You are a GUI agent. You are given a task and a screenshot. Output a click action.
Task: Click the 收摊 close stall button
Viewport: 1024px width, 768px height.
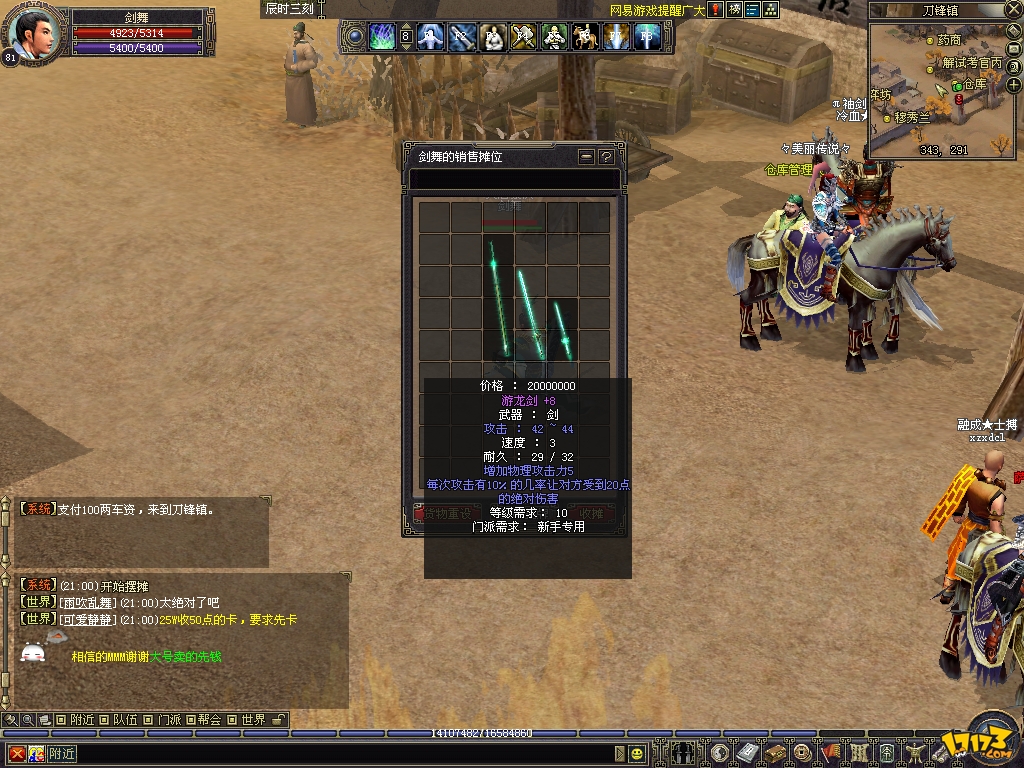pyautogui.click(x=591, y=514)
